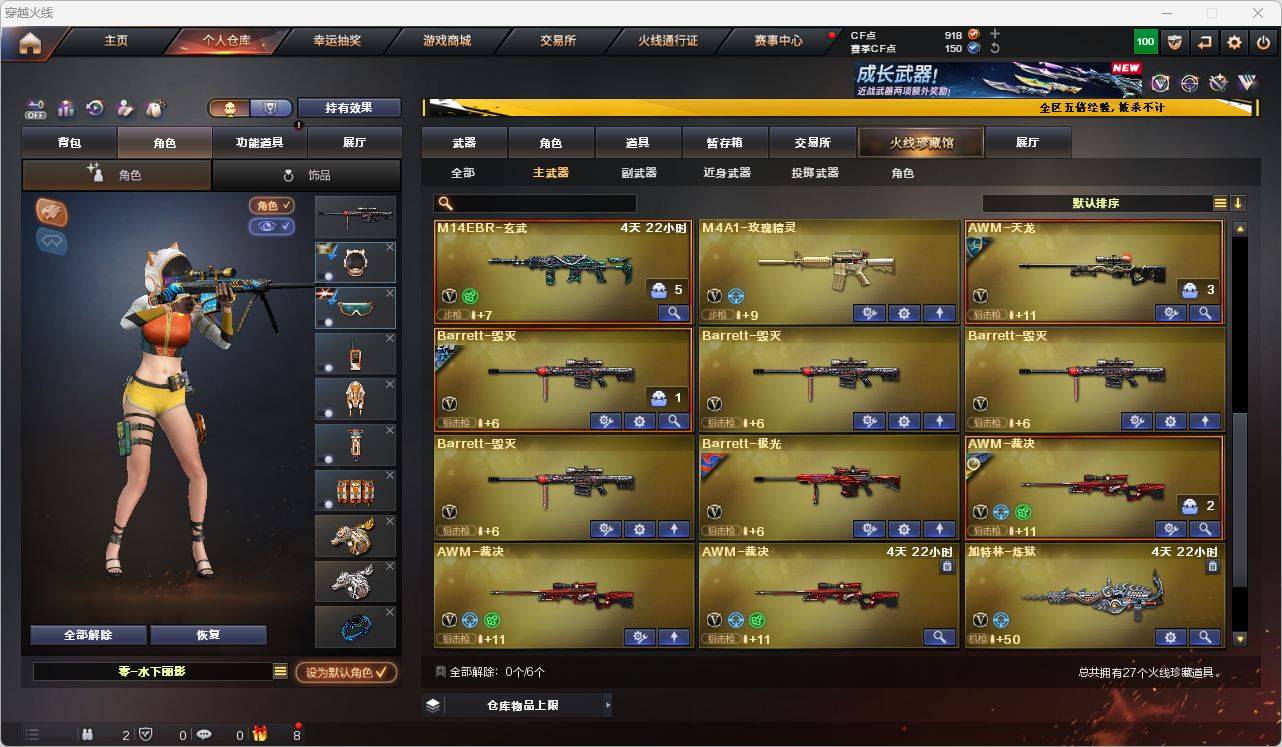Click the 持有效果 button

349,107
